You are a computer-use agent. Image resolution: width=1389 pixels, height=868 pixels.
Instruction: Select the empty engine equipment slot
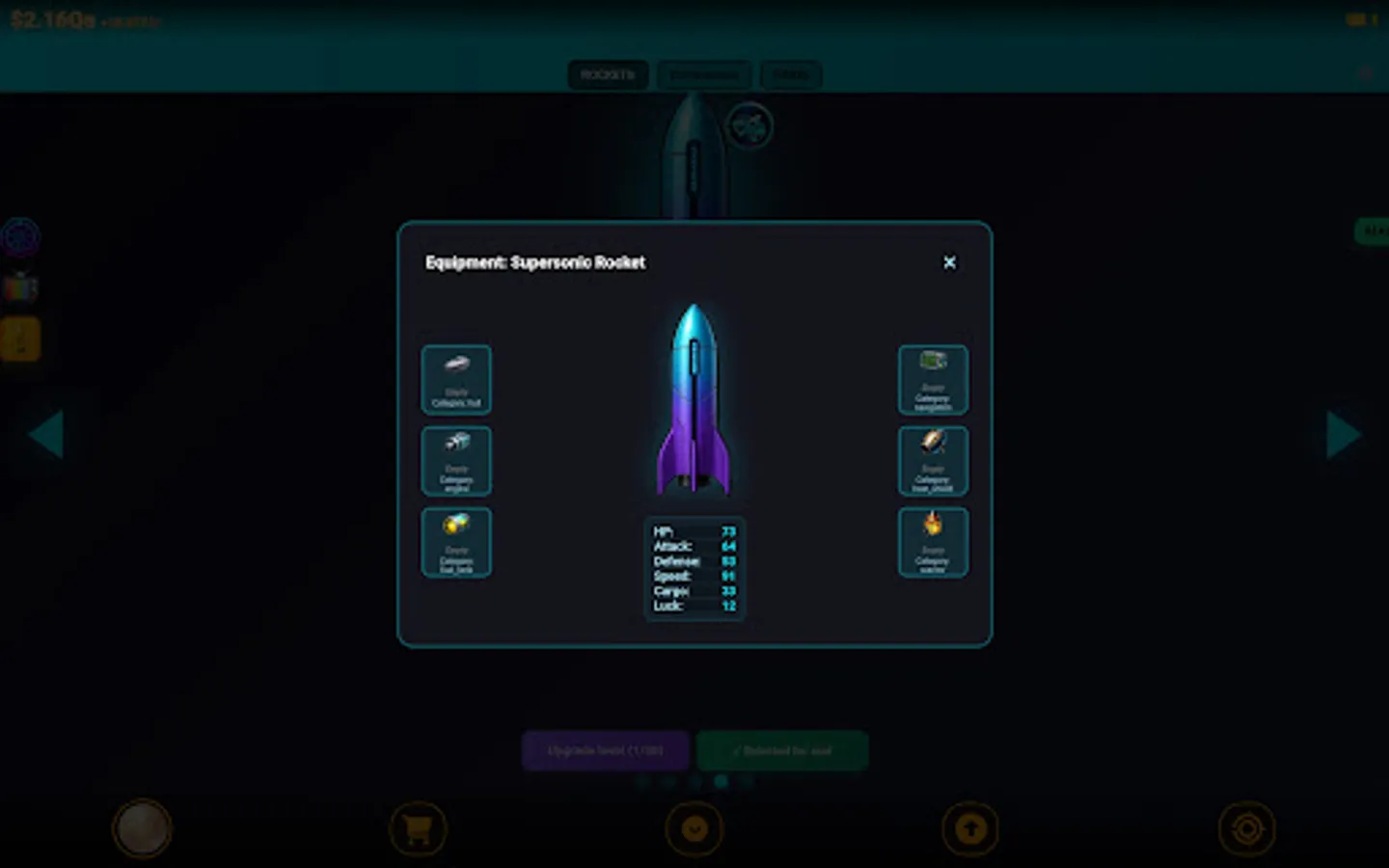tap(456, 461)
